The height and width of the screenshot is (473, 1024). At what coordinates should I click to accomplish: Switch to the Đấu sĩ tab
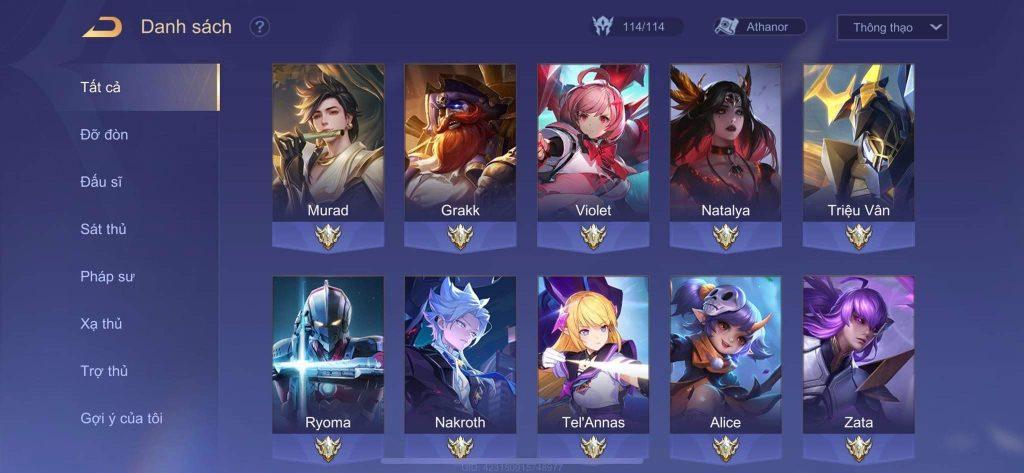point(101,182)
